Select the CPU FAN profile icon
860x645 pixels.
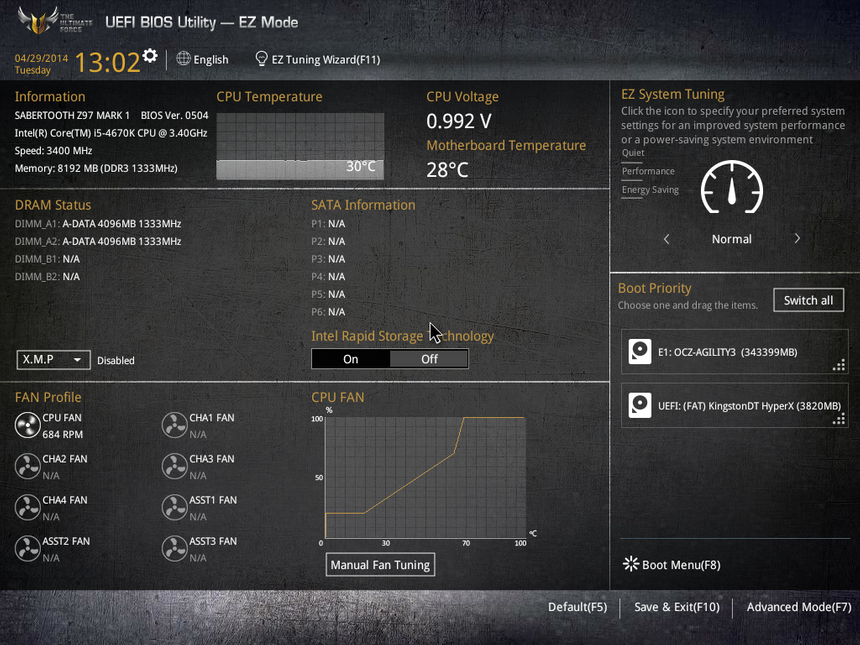pyautogui.click(x=27, y=426)
